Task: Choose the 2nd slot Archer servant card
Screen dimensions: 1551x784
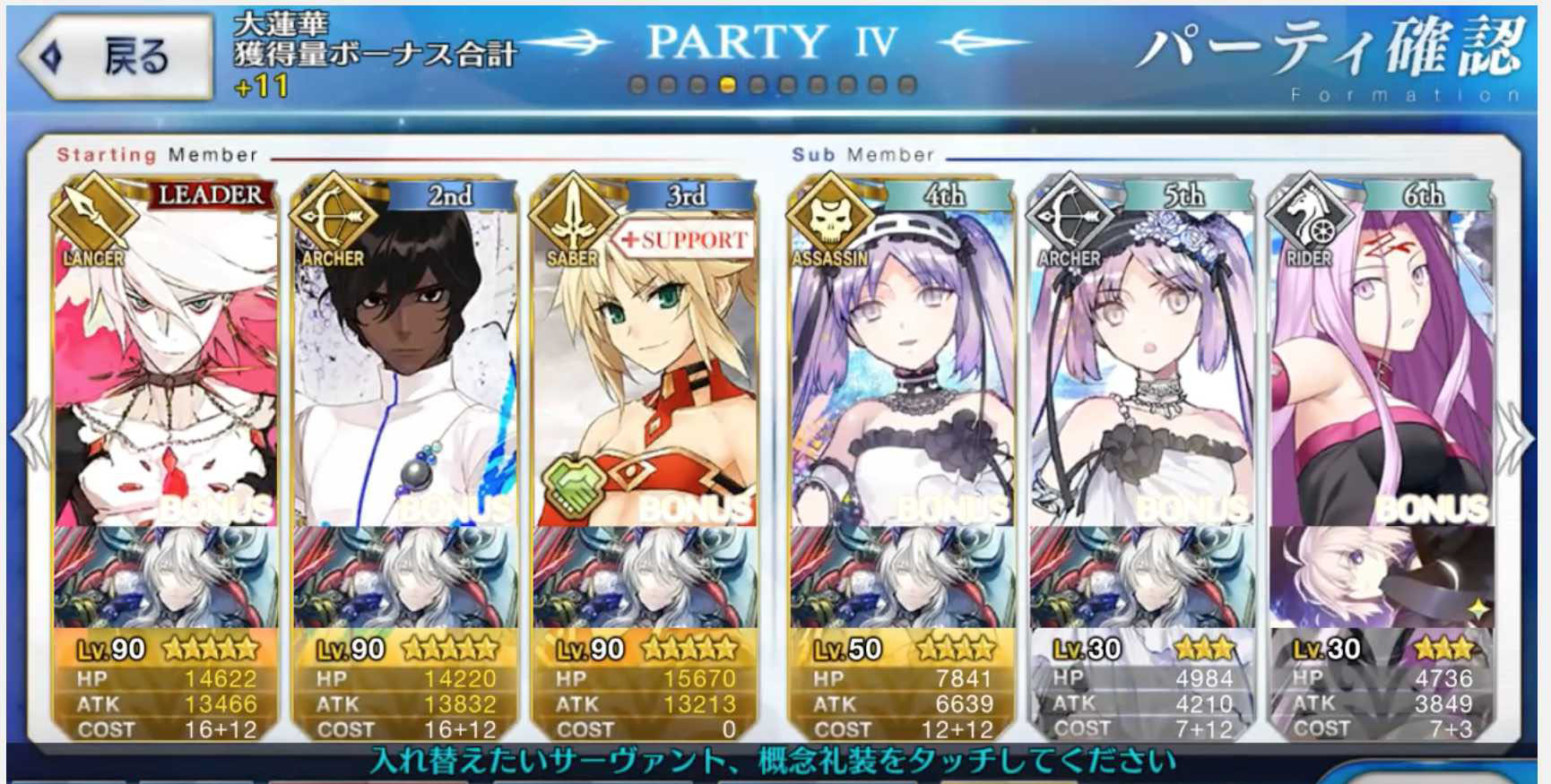Action: pyautogui.click(x=405, y=358)
